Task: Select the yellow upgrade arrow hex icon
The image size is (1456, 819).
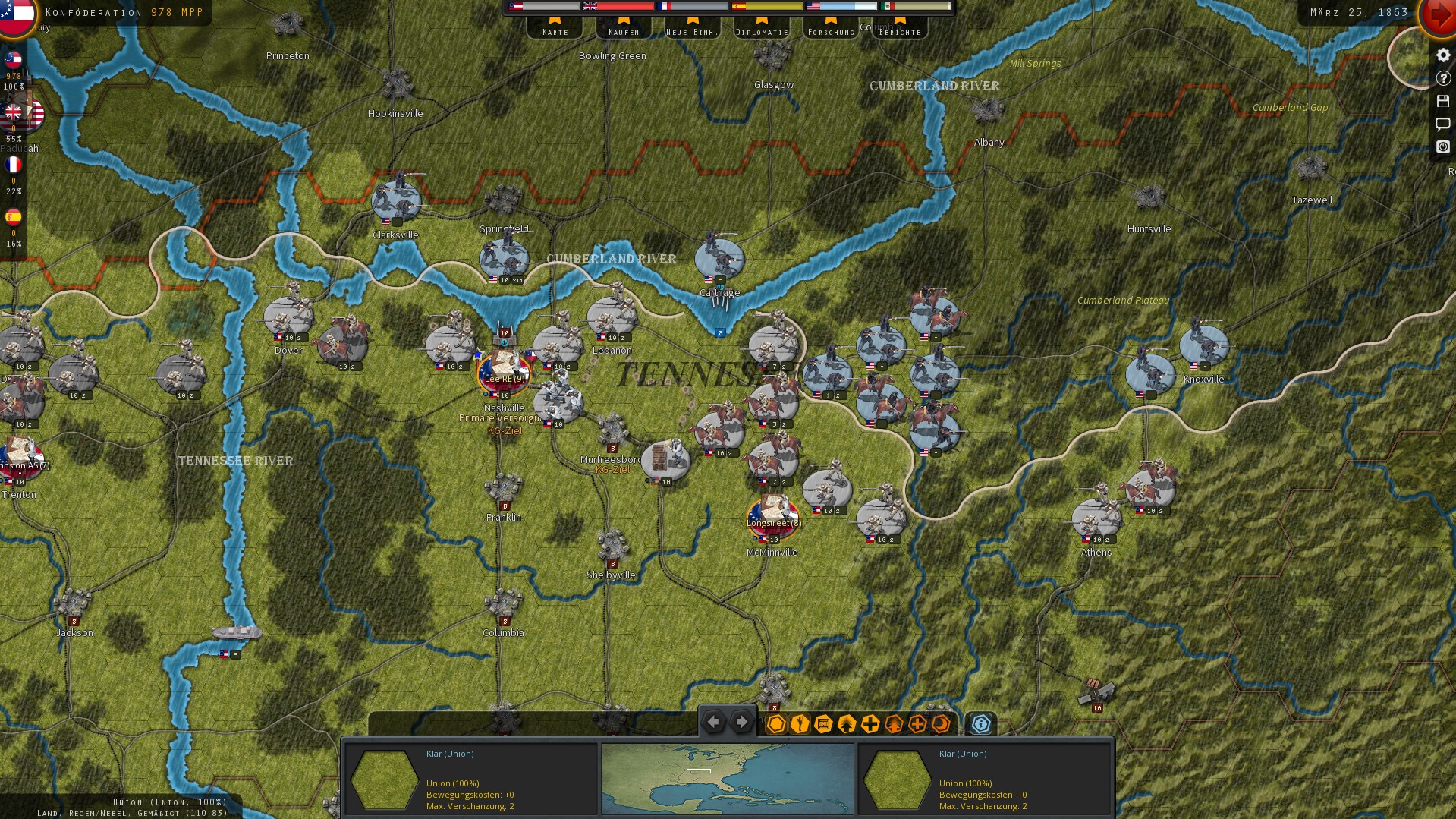Action: [x=845, y=724]
